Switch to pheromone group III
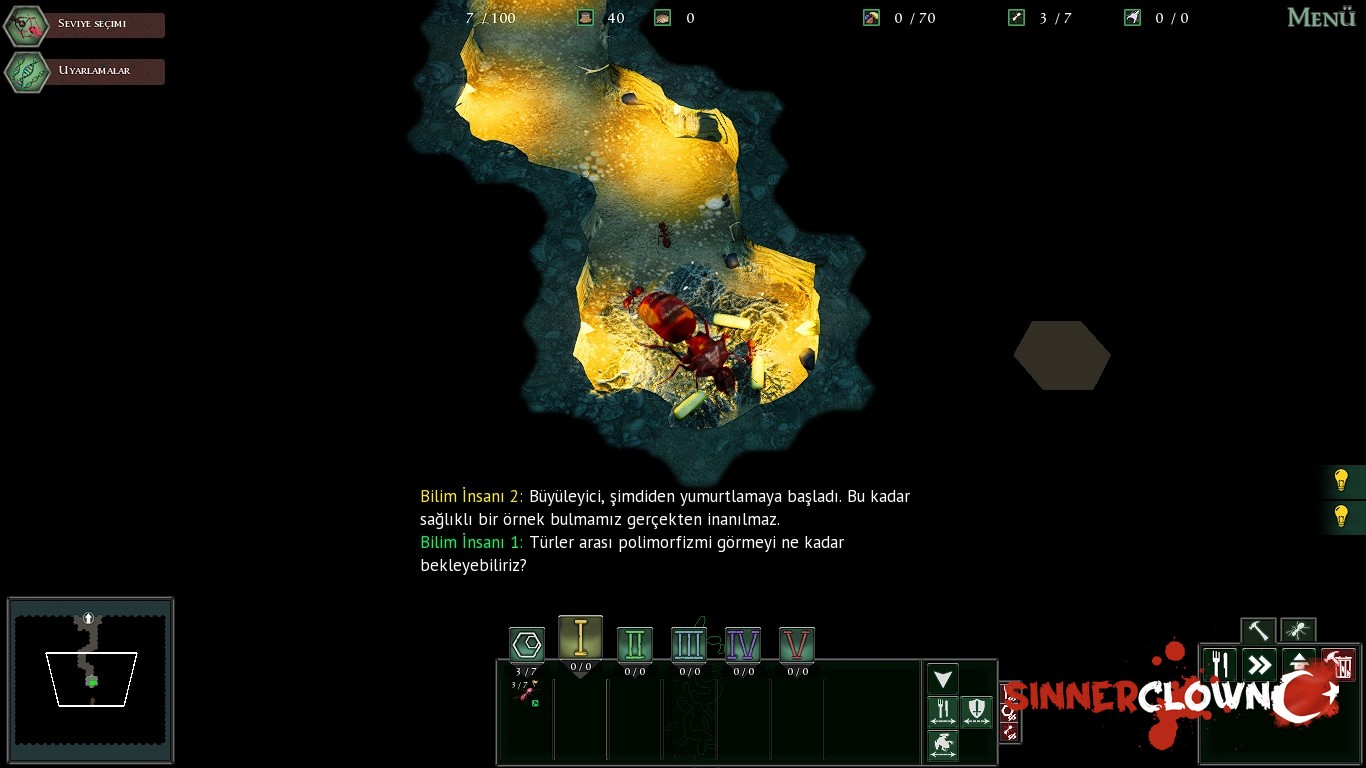Image resolution: width=1366 pixels, height=768 pixels. [x=688, y=645]
